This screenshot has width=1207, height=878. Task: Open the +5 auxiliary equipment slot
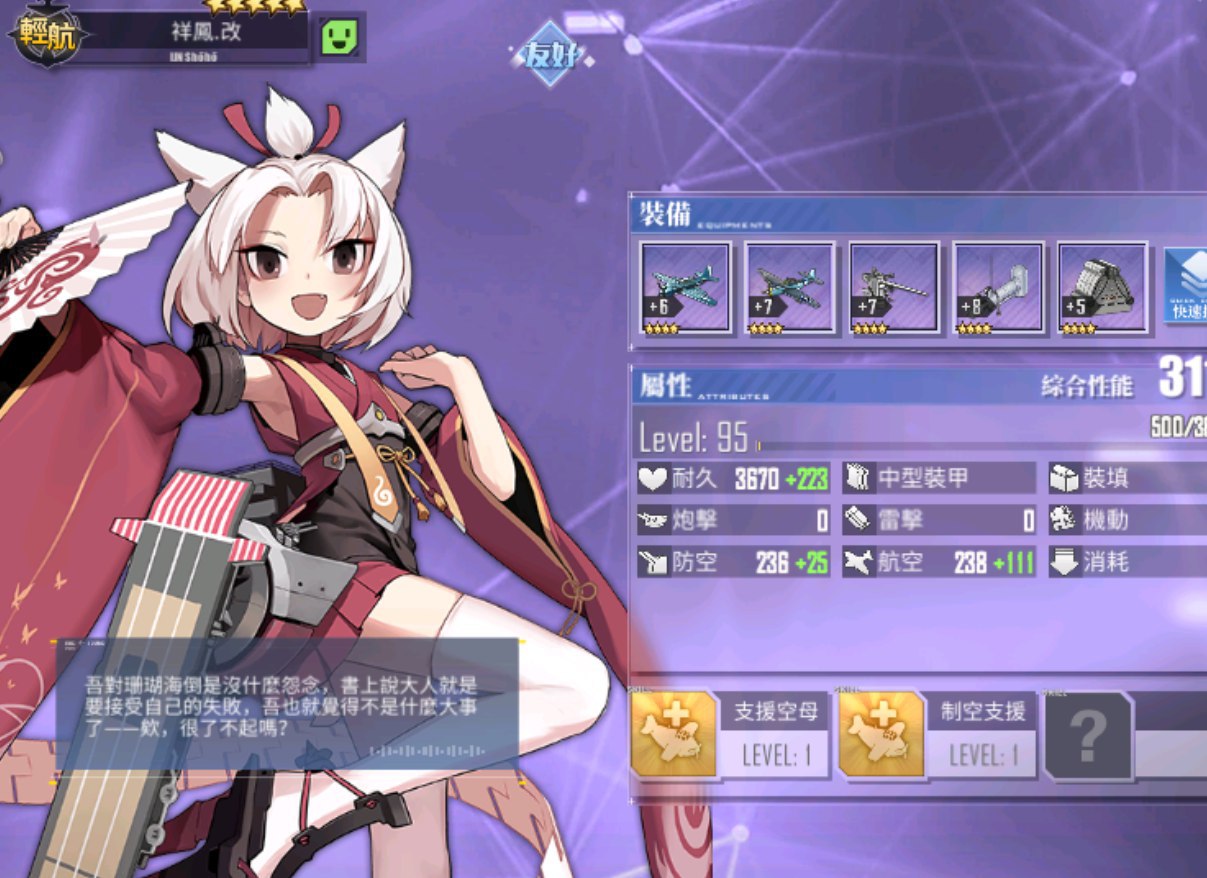coord(1103,287)
